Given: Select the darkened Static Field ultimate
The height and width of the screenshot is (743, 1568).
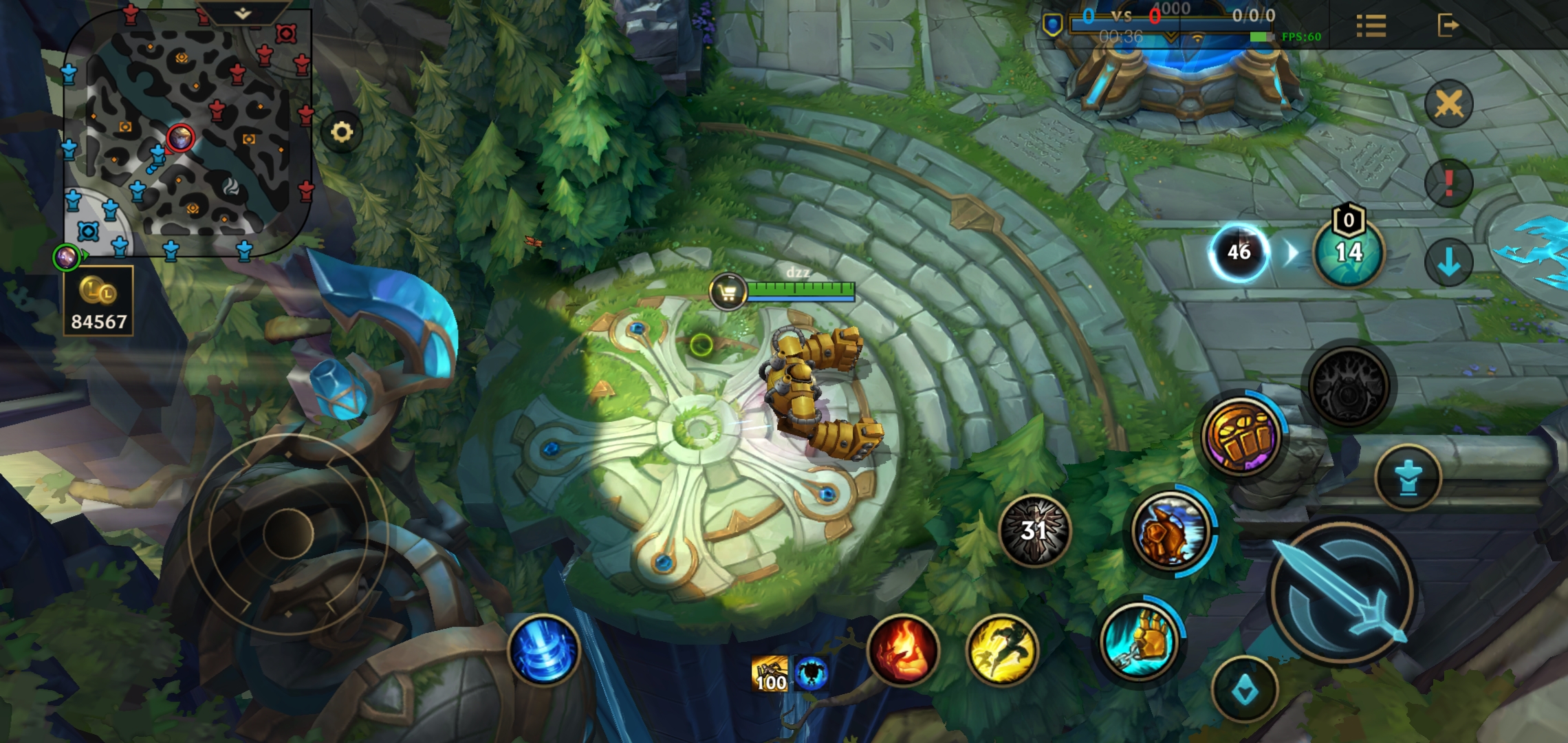Looking at the screenshot, I should [1348, 387].
